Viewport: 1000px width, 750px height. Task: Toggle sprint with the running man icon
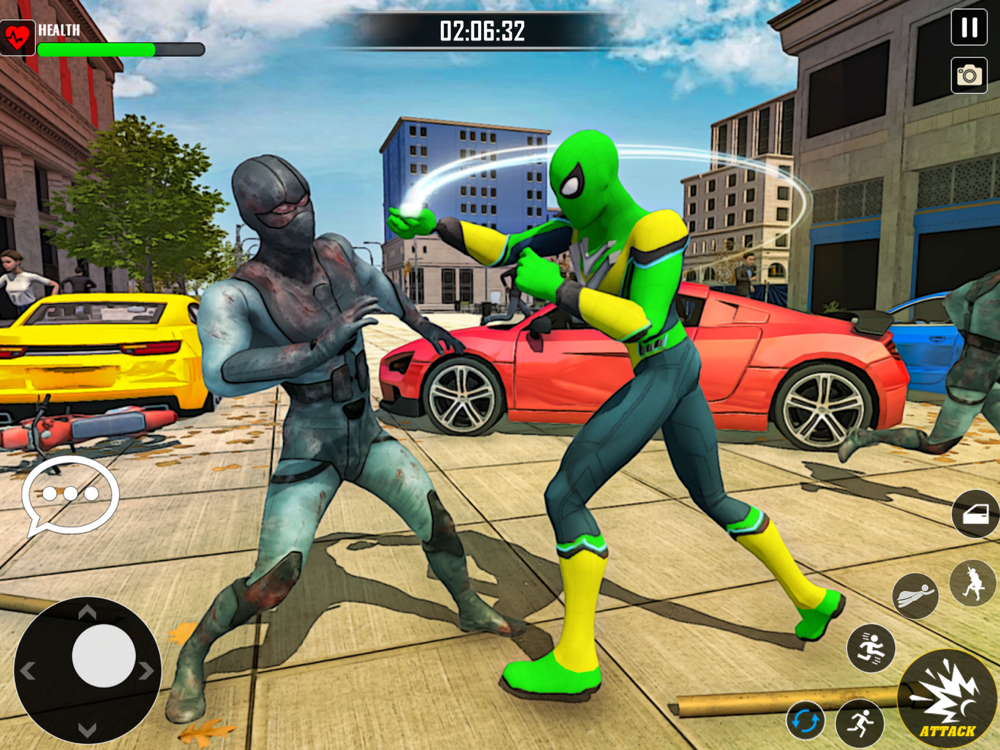(x=859, y=721)
